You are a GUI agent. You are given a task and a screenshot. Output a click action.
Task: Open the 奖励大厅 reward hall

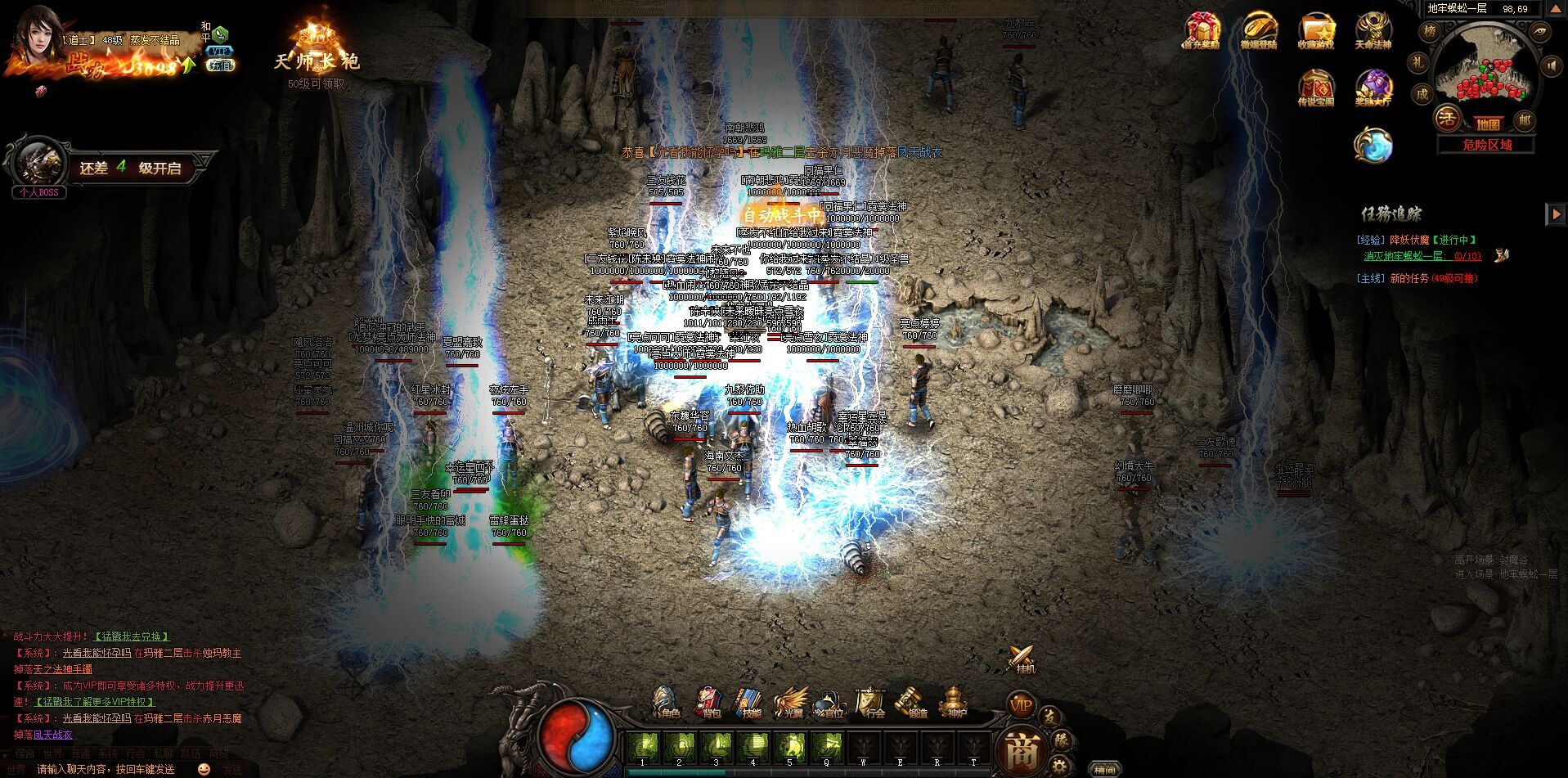click(x=1373, y=88)
